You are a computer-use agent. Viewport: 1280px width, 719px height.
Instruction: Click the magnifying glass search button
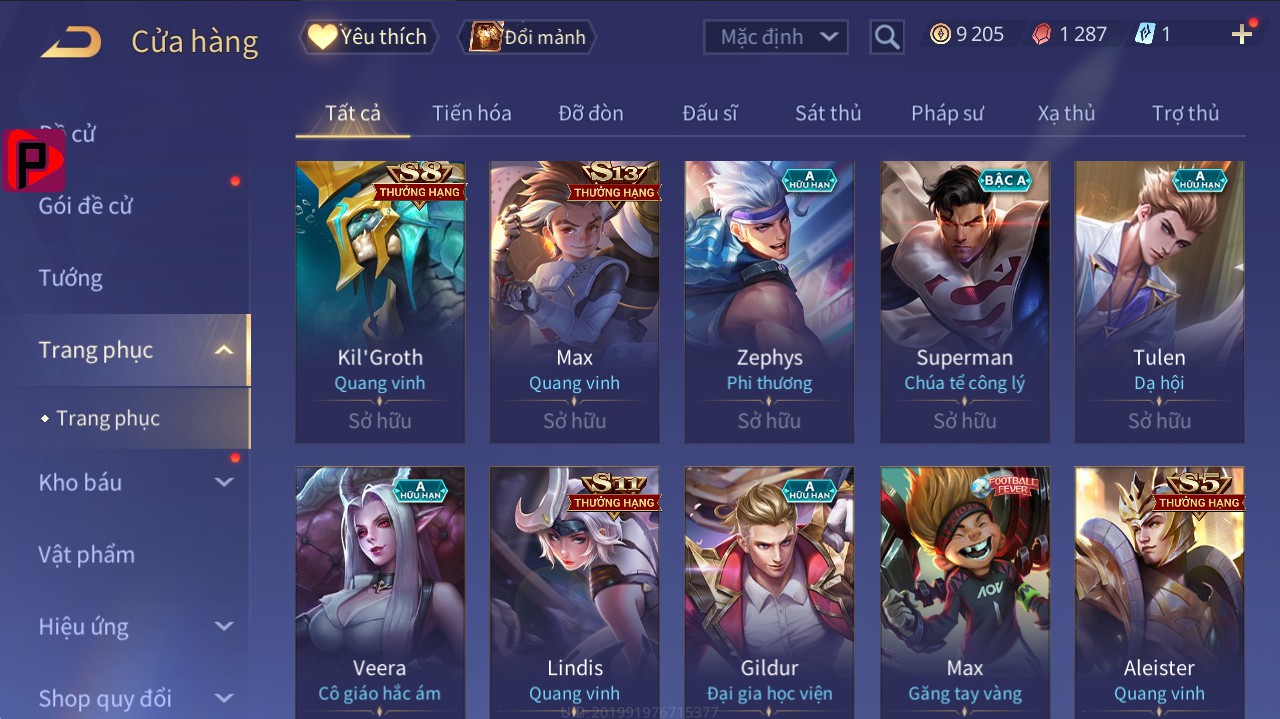(x=886, y=37)
